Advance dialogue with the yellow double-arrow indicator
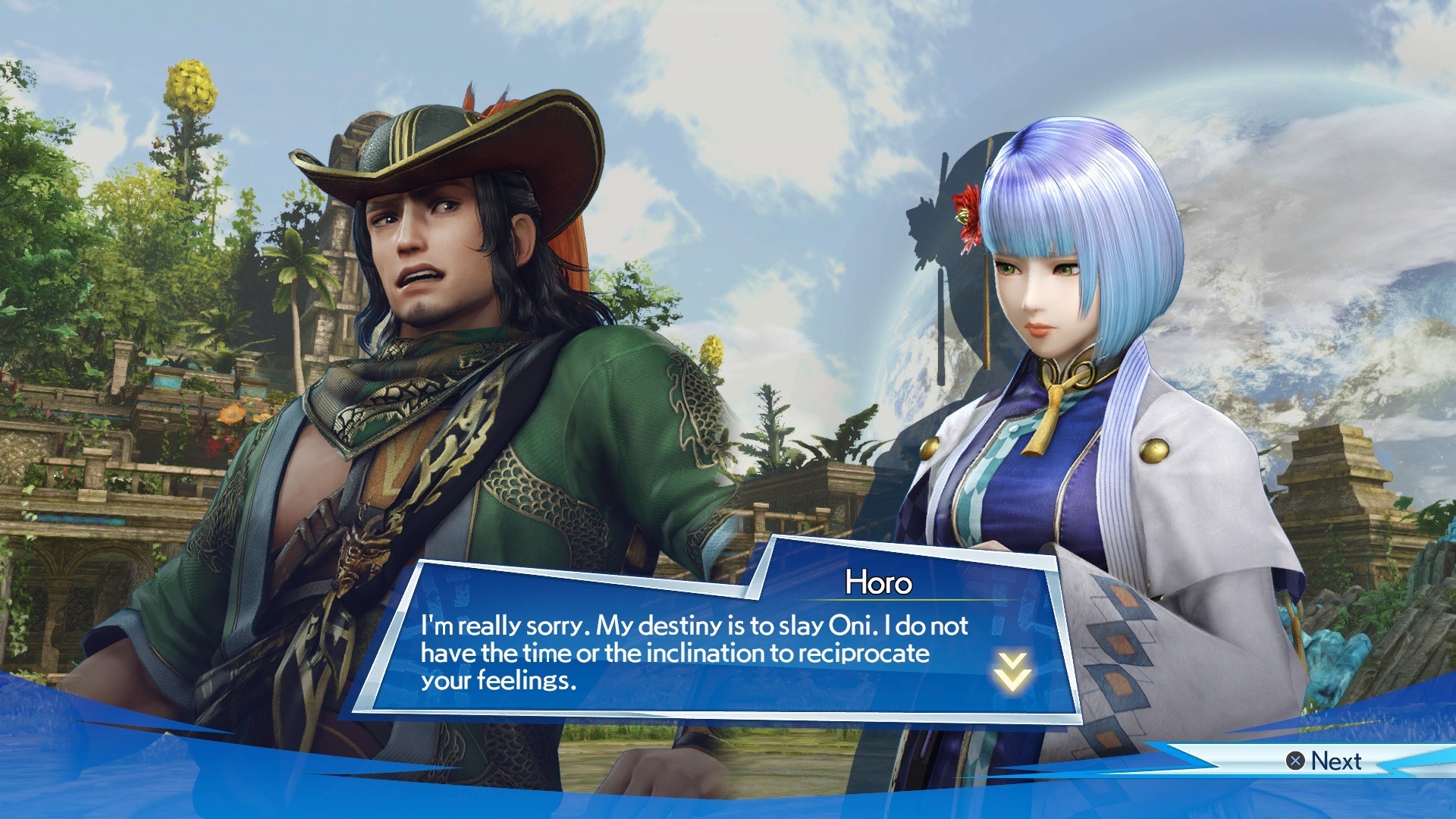 click(1012, 671)
